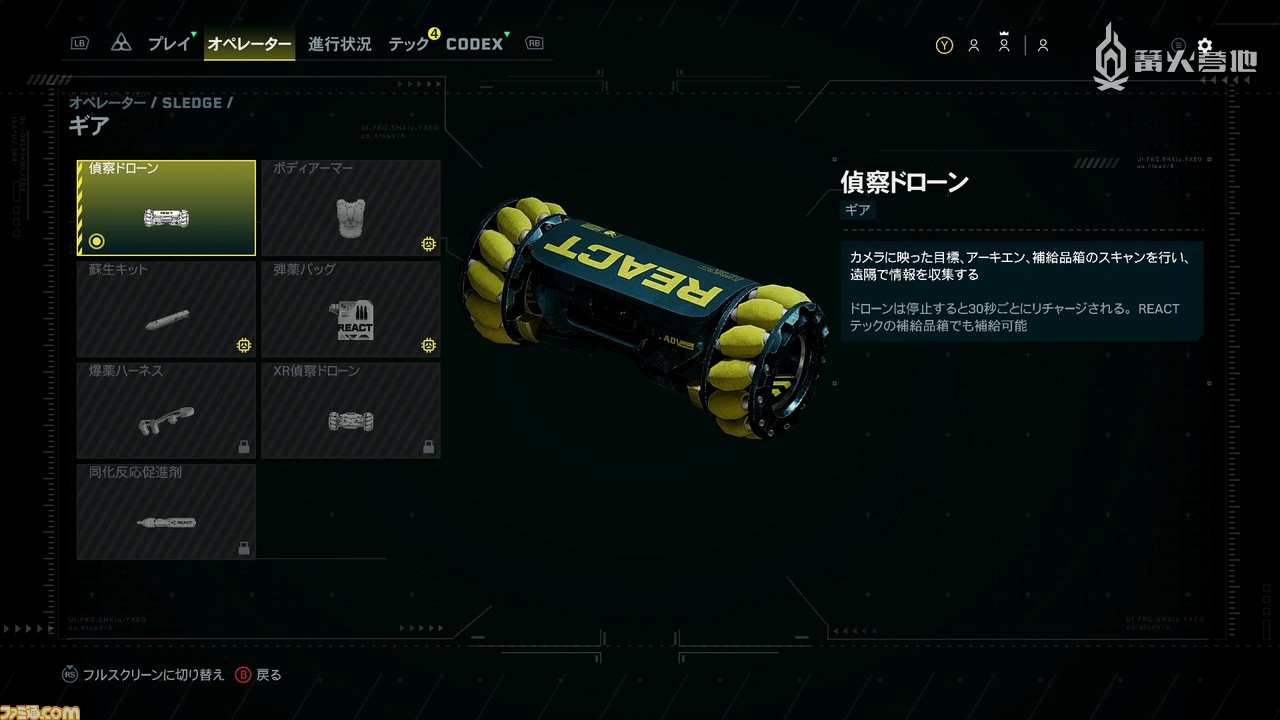Select the オペレーター tab
The height and width of the screenshot is (720, 1280).
249,44
